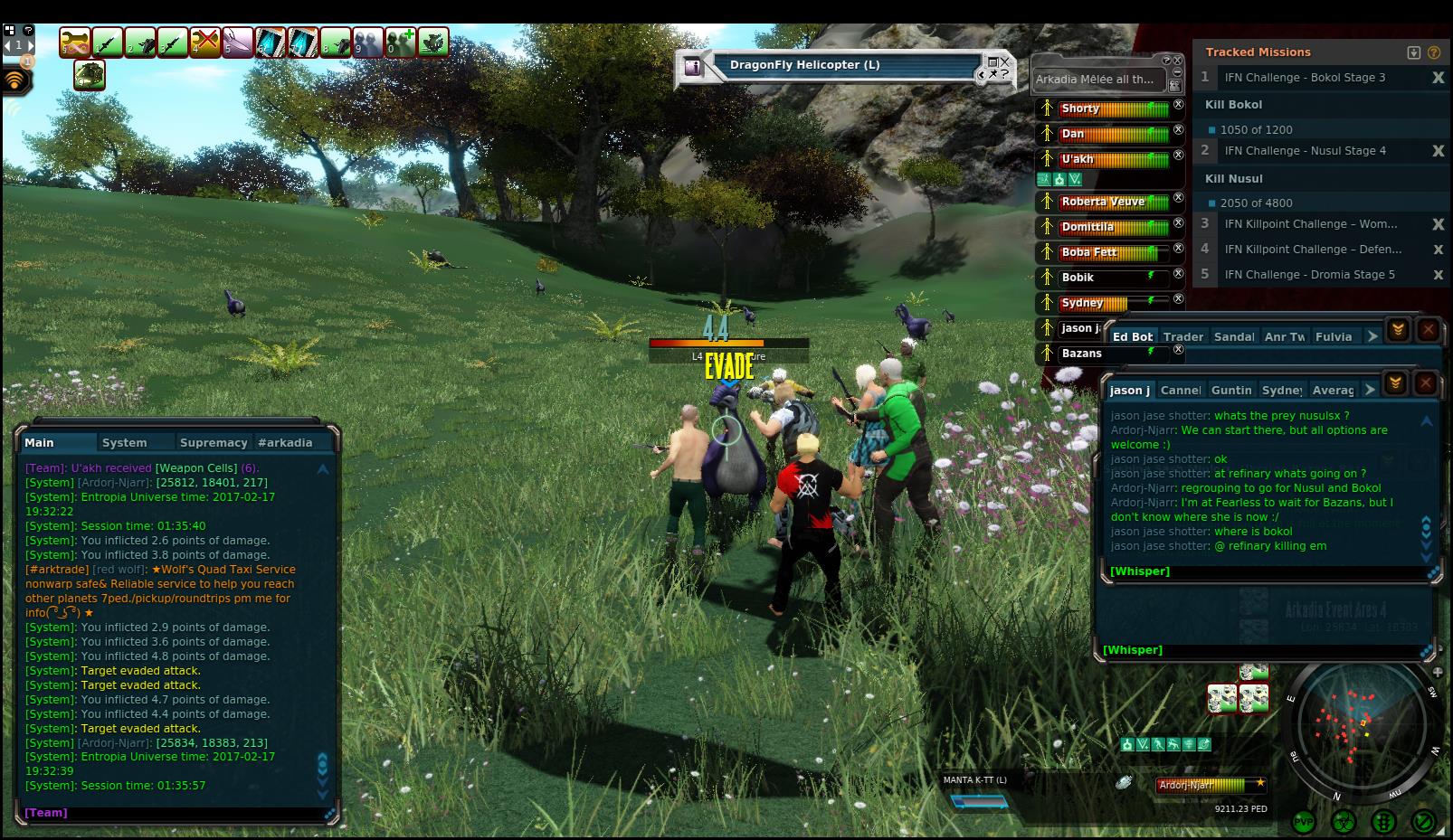
Task: Switch to the Trader whisper tab
Action: point(1182,337)
